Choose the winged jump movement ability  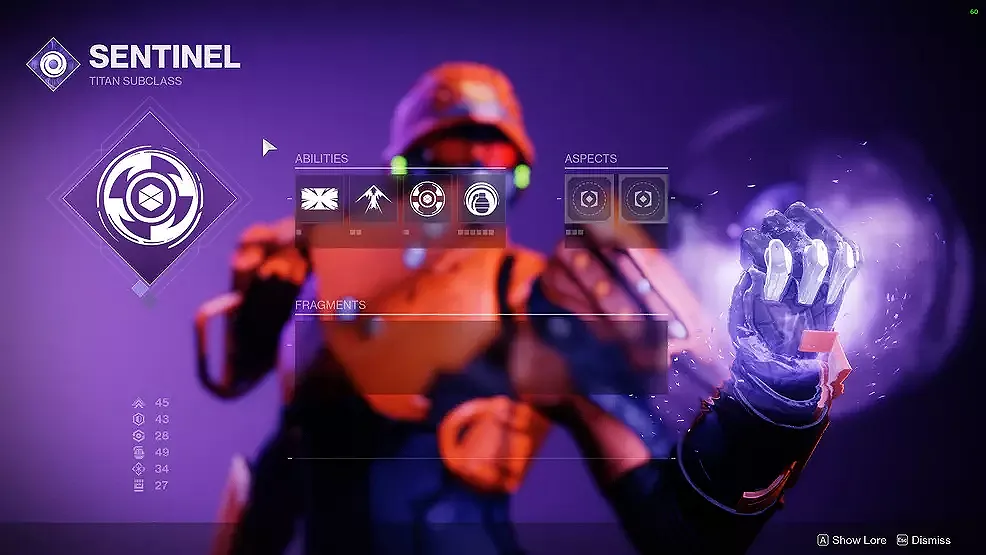coord(373,199)
